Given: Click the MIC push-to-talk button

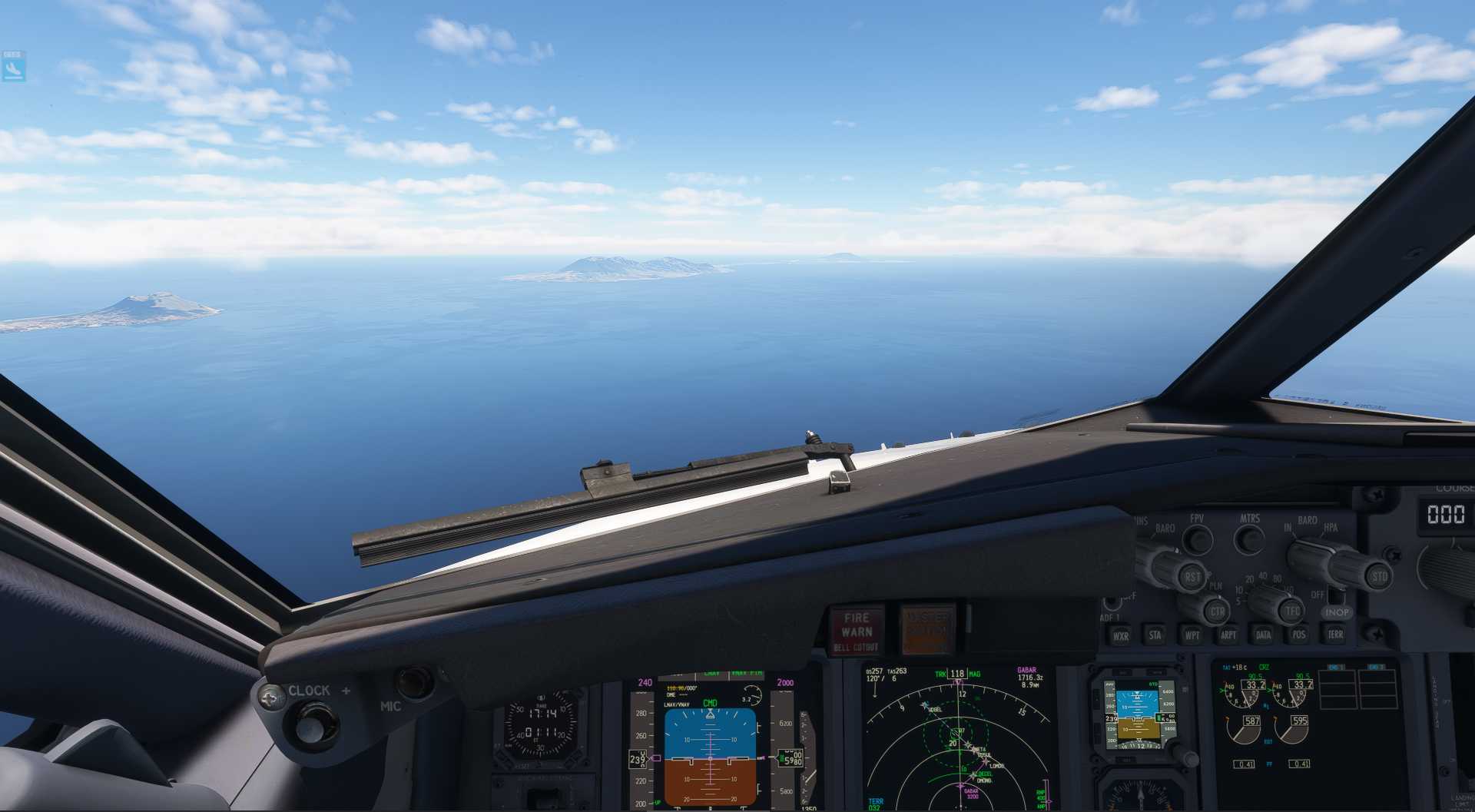Looking at the screenshot, I should pos(415,682).
